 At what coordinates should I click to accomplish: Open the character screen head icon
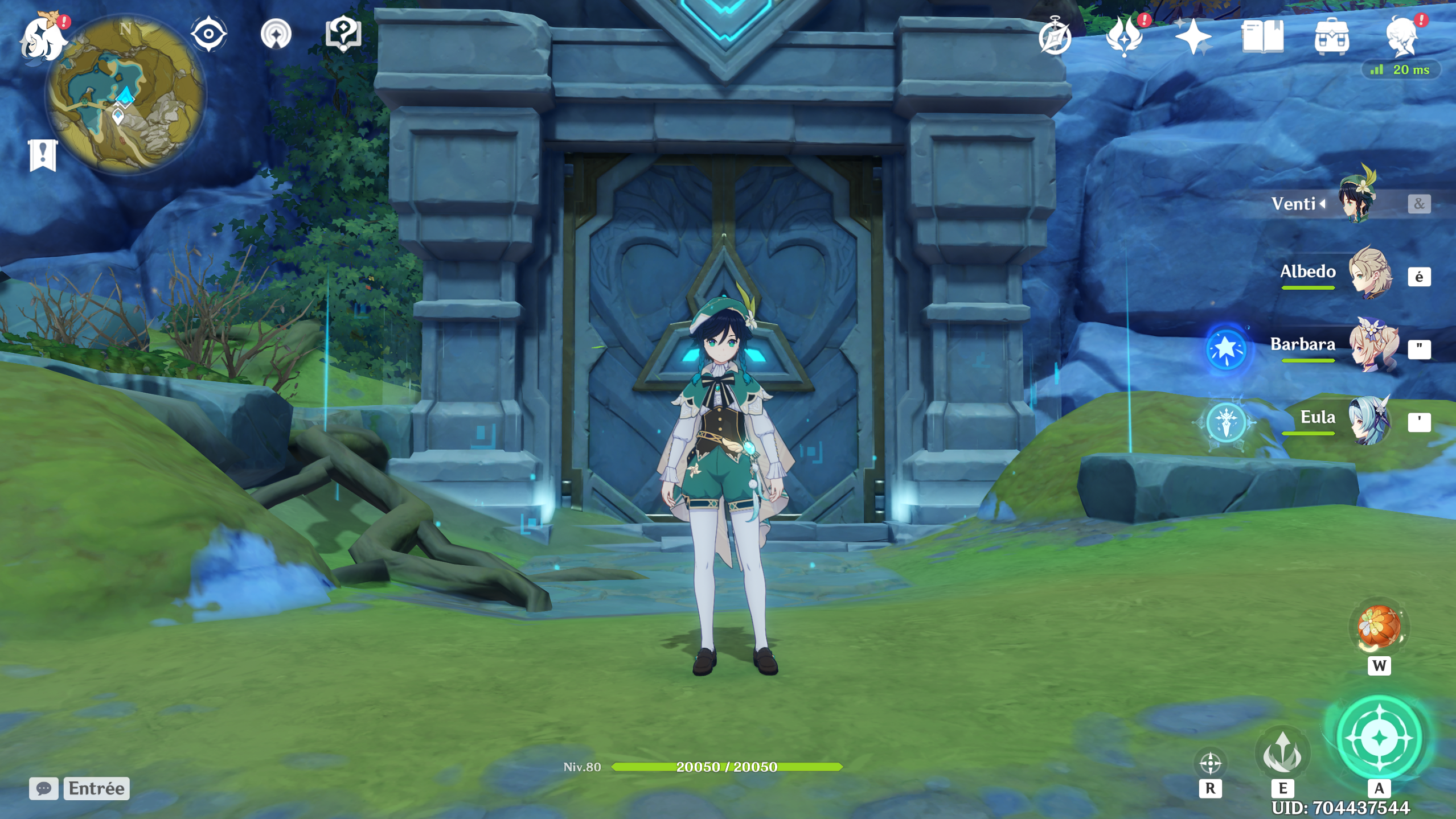pyautogui.click(x=1401, y=37)
